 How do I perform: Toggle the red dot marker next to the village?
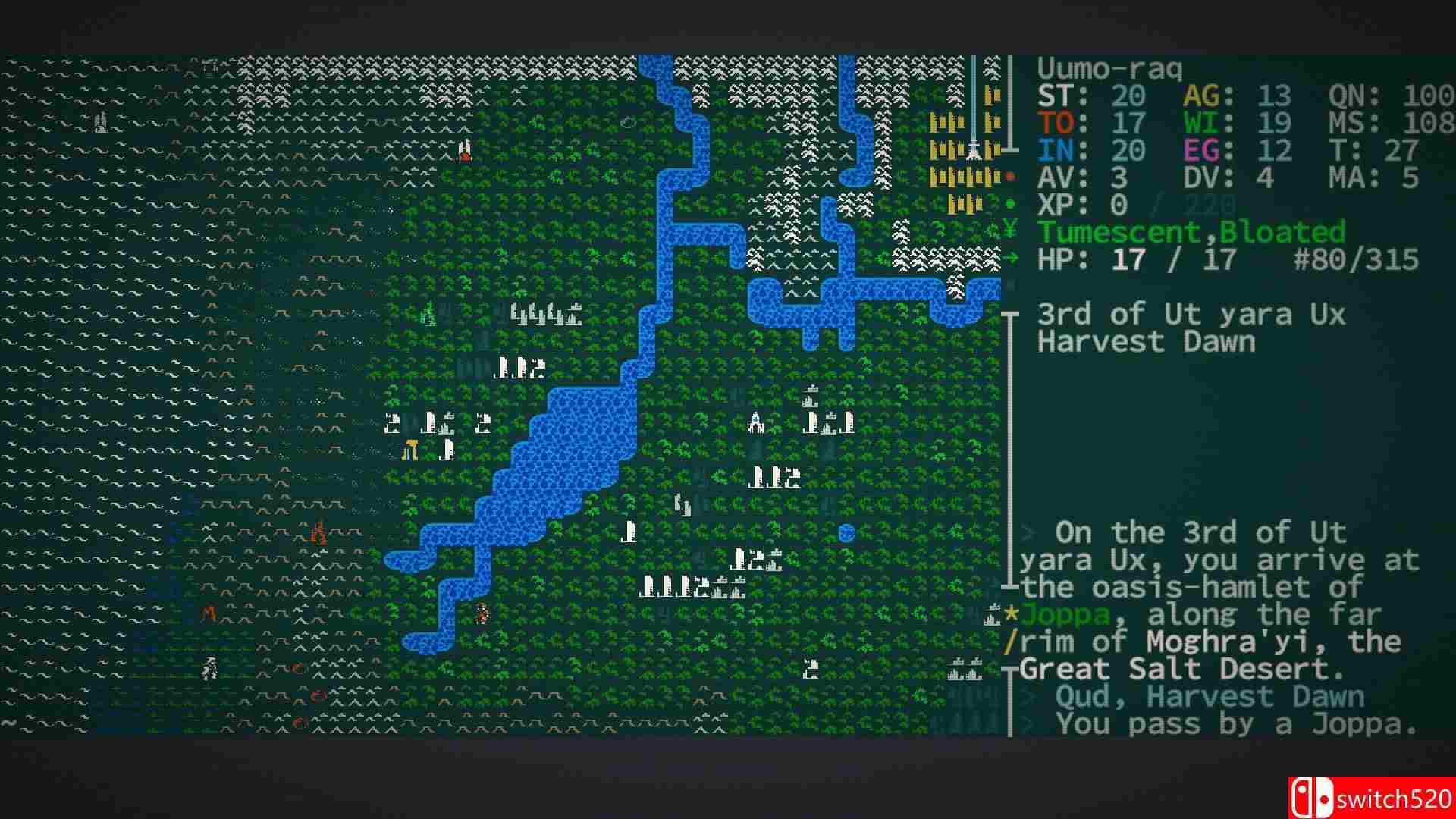[x=1010, y=176]
